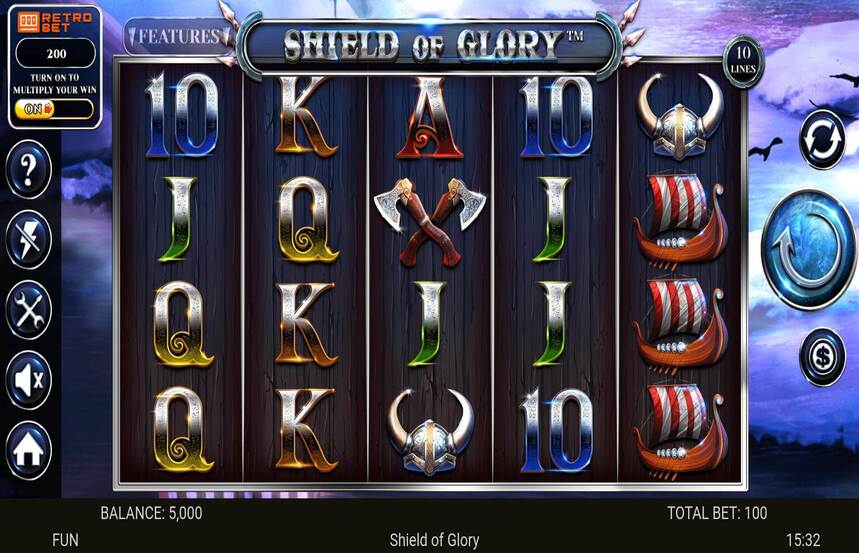
Task: Open the bet settings coin button
Action: pos(822,357)
